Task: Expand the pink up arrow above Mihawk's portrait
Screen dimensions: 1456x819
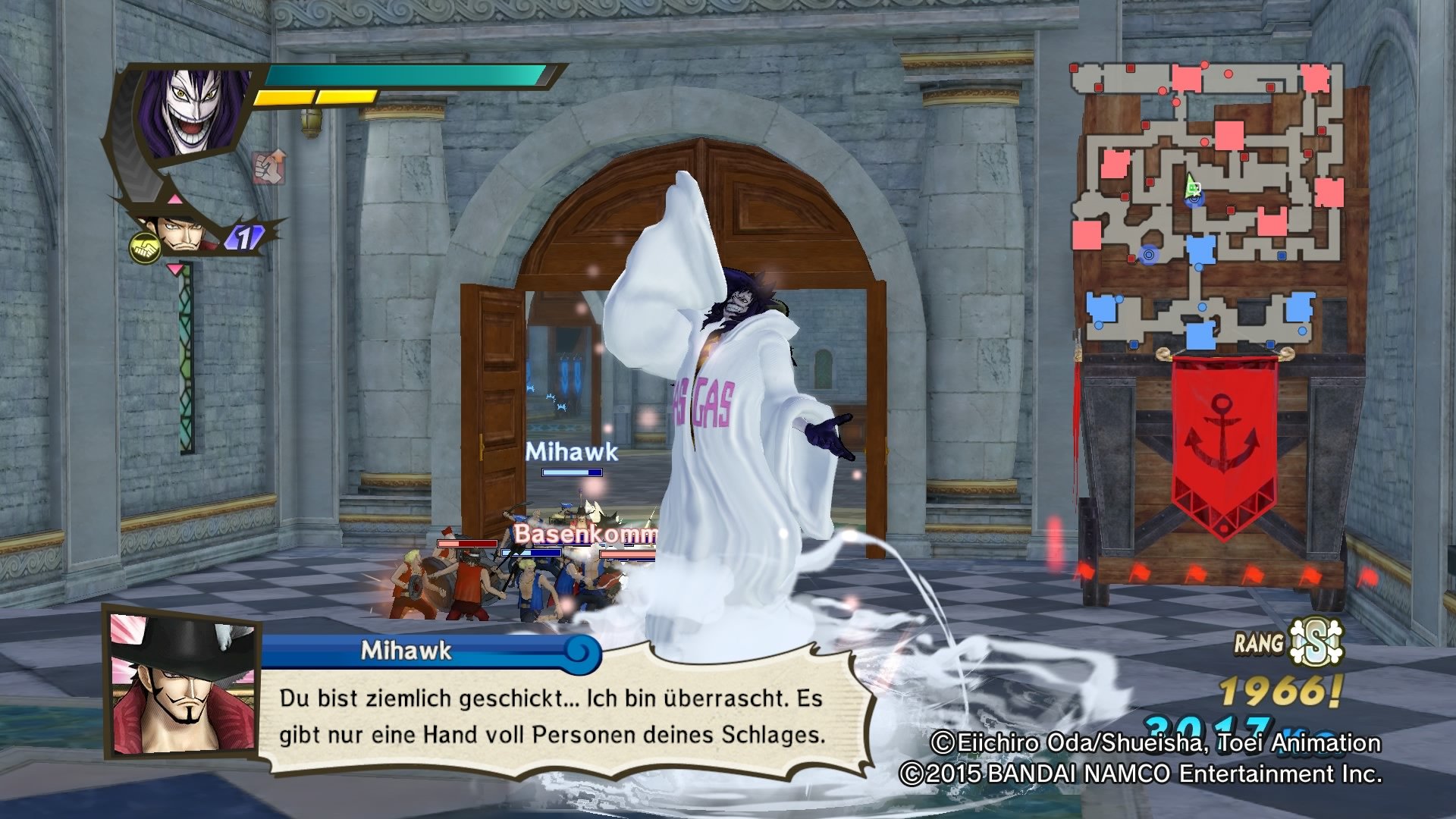Action: point(175,198)
